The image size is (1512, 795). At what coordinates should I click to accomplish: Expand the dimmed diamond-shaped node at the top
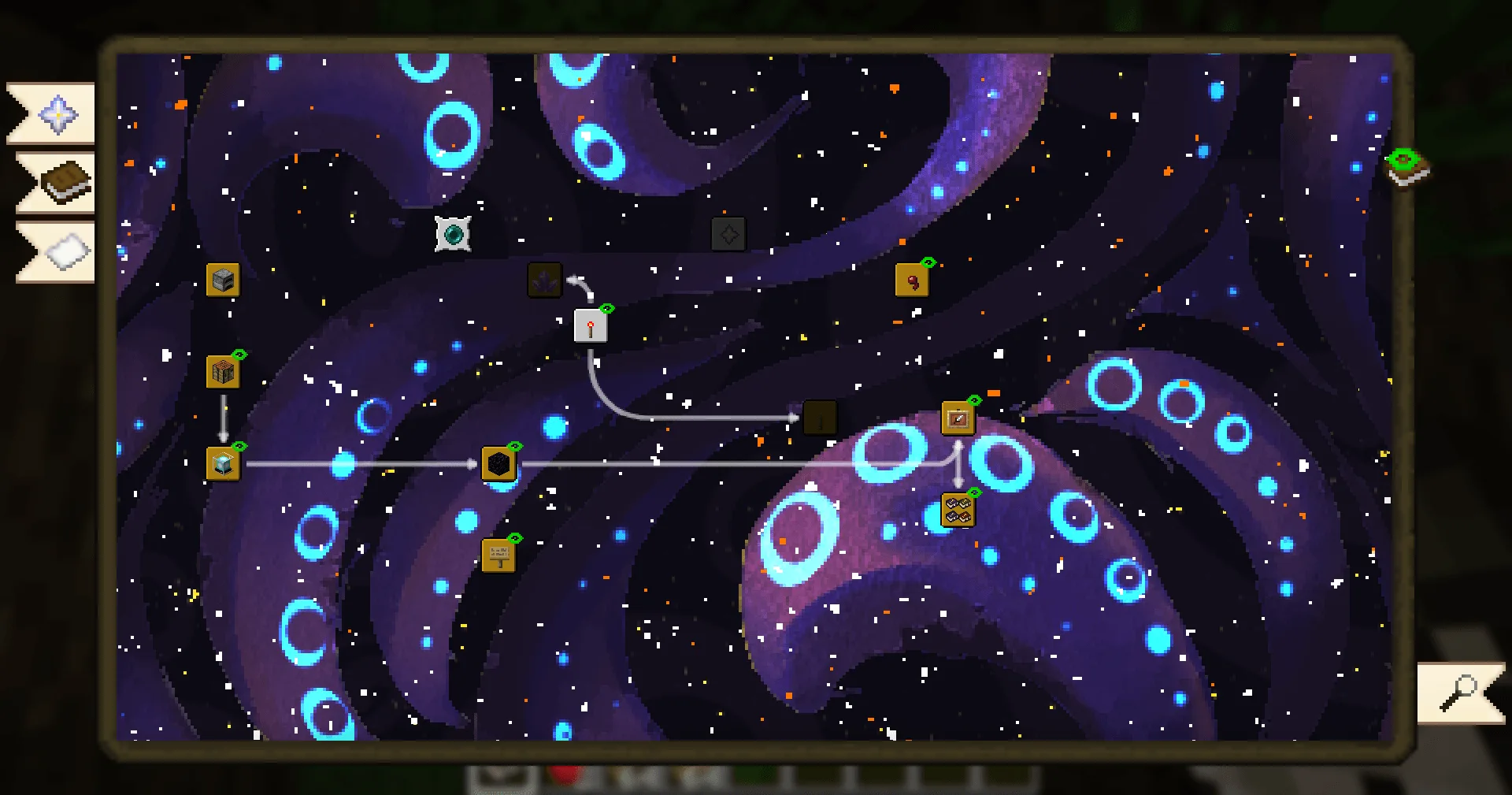coord(728,233)
